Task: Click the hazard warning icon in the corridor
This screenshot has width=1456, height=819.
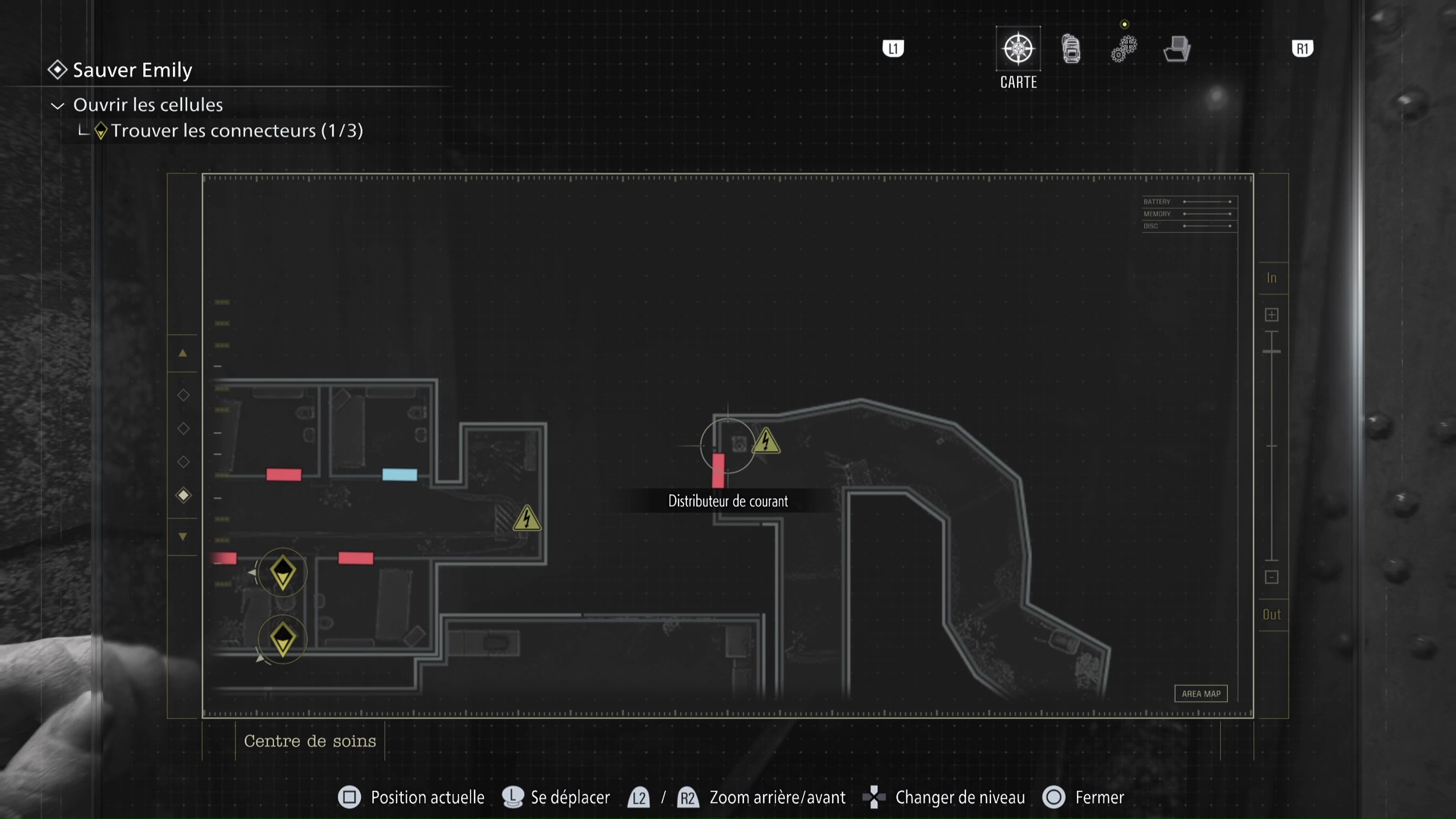Action: (527, 519)
